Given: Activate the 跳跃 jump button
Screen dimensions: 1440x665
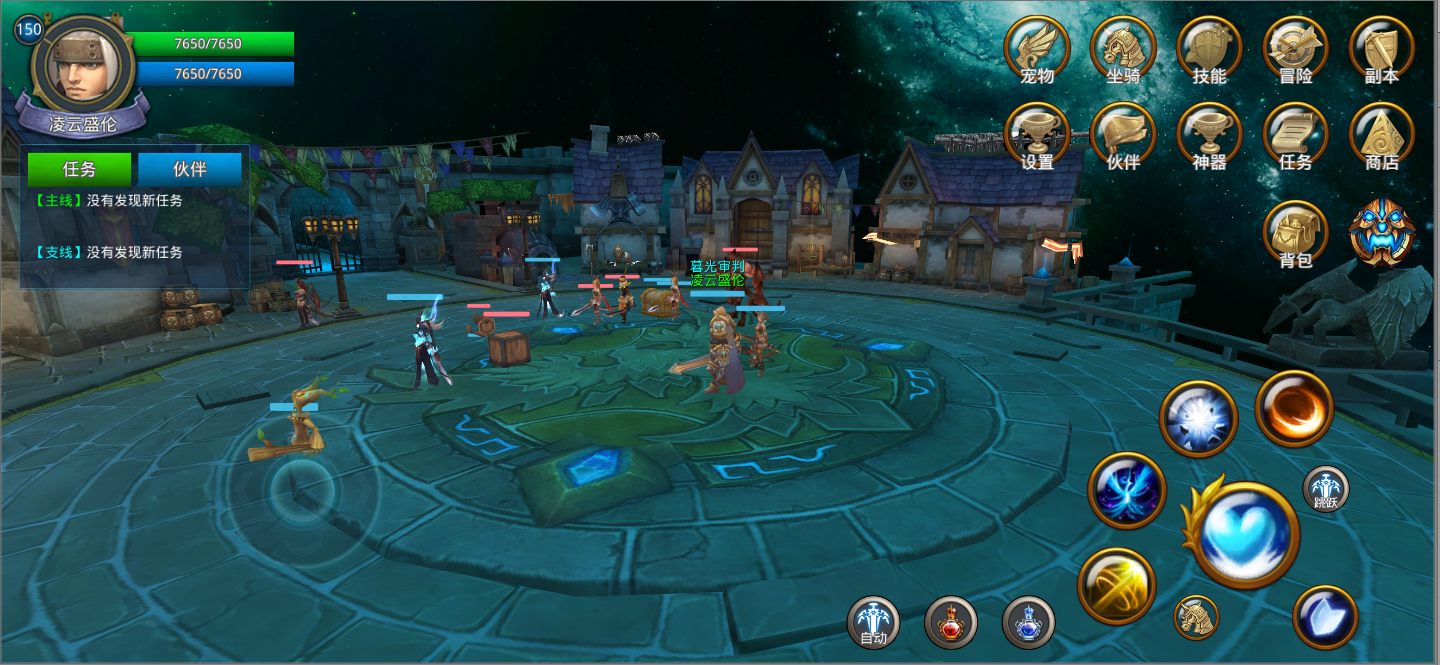Looking at the screenshot, I should pos(1326,490).
